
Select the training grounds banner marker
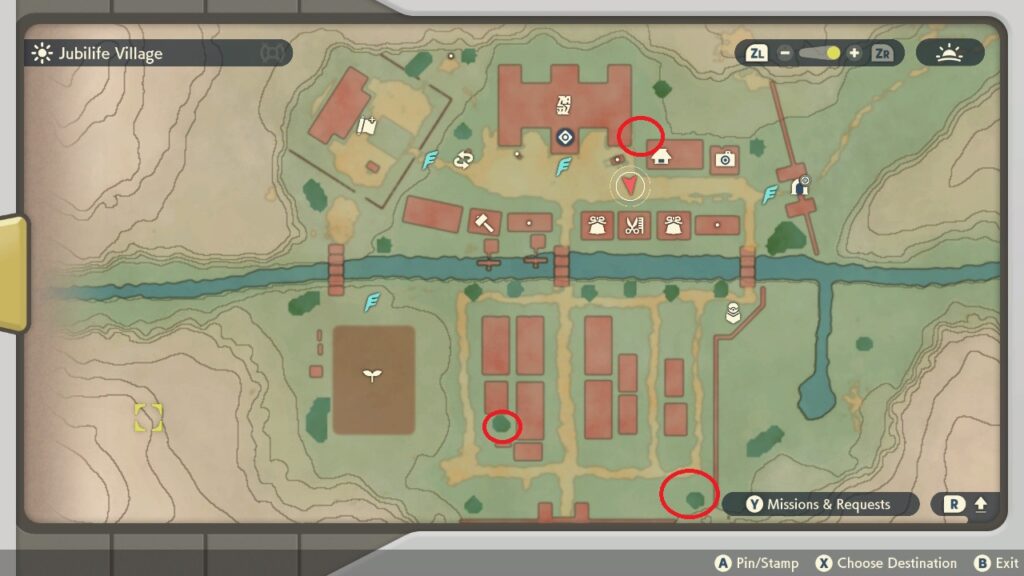tap(365, 126)
